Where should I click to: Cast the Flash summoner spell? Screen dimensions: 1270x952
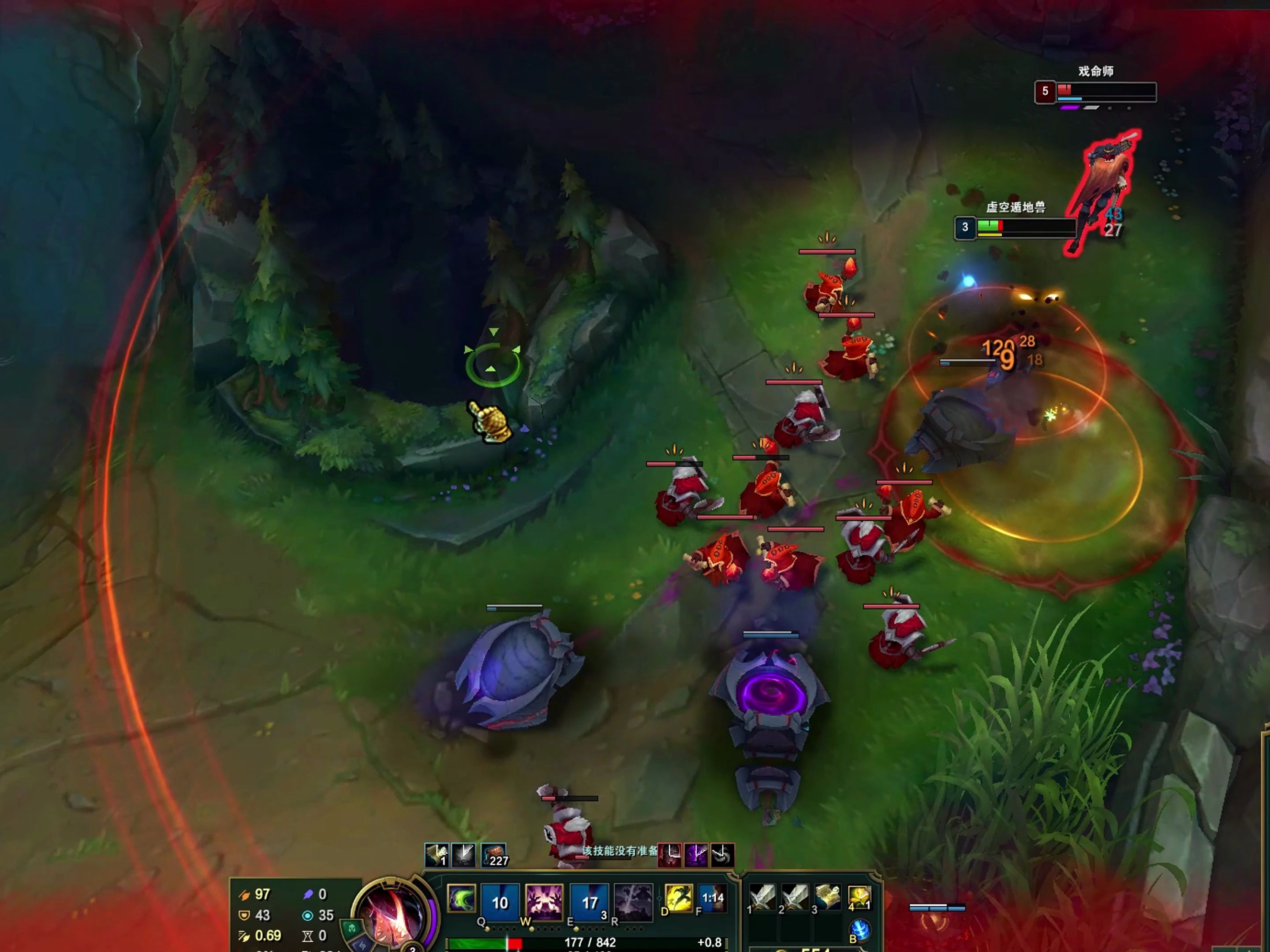point(678,899)
